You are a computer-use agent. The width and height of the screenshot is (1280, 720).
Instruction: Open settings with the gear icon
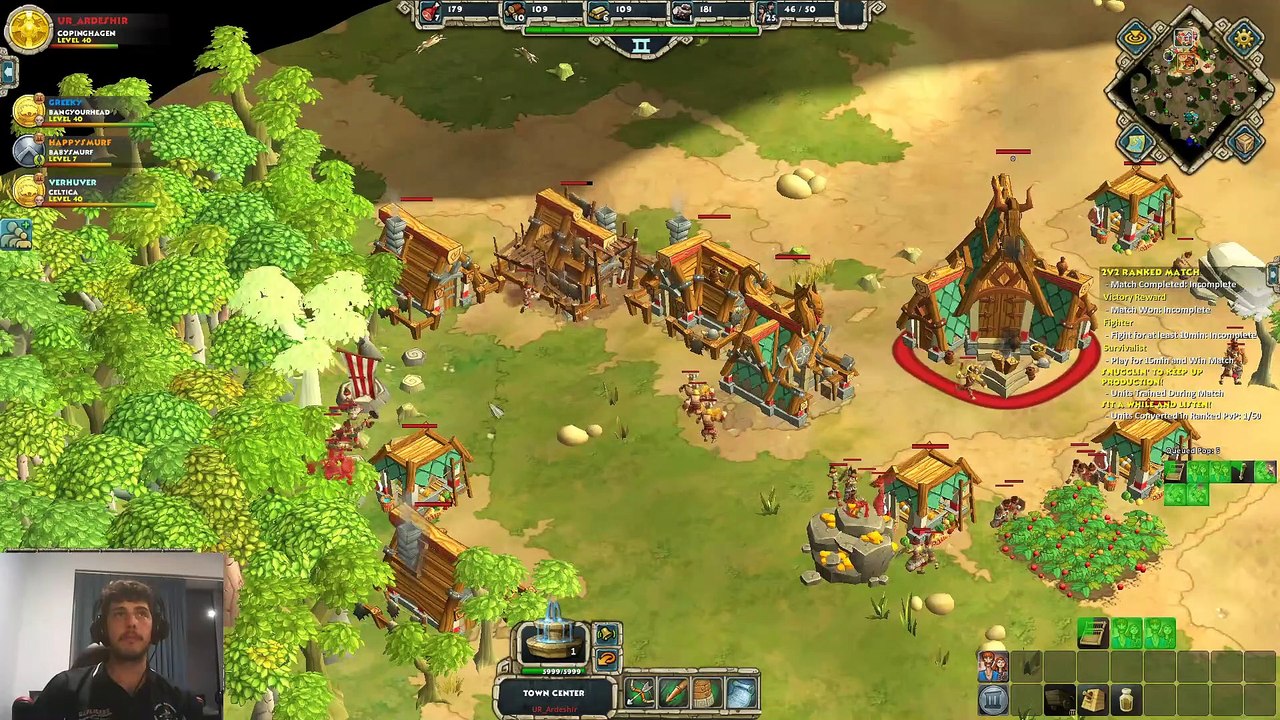(1244, 40)
